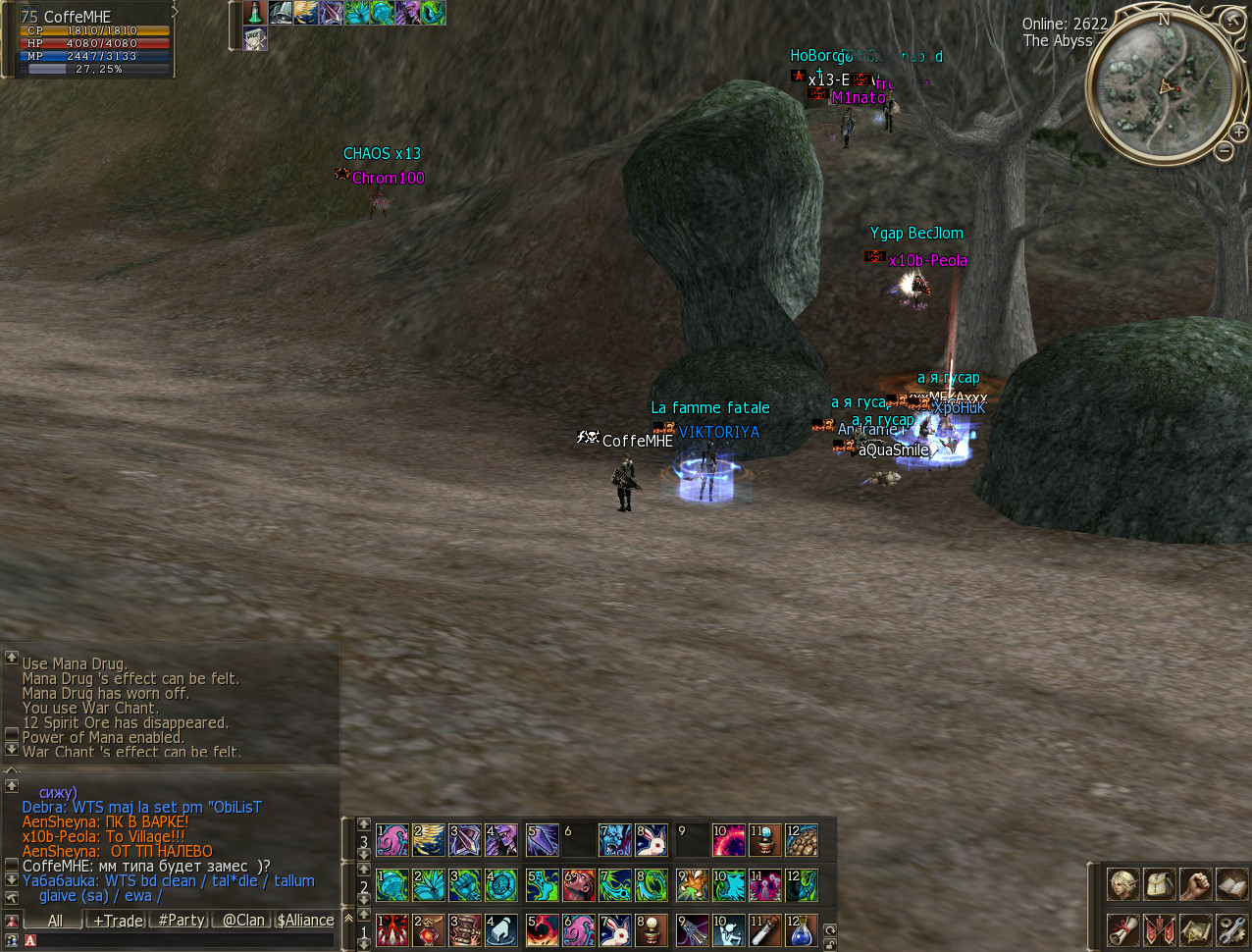
Task: Activate the white rabbit skill on bar 1
Action: tap(615, 929)
